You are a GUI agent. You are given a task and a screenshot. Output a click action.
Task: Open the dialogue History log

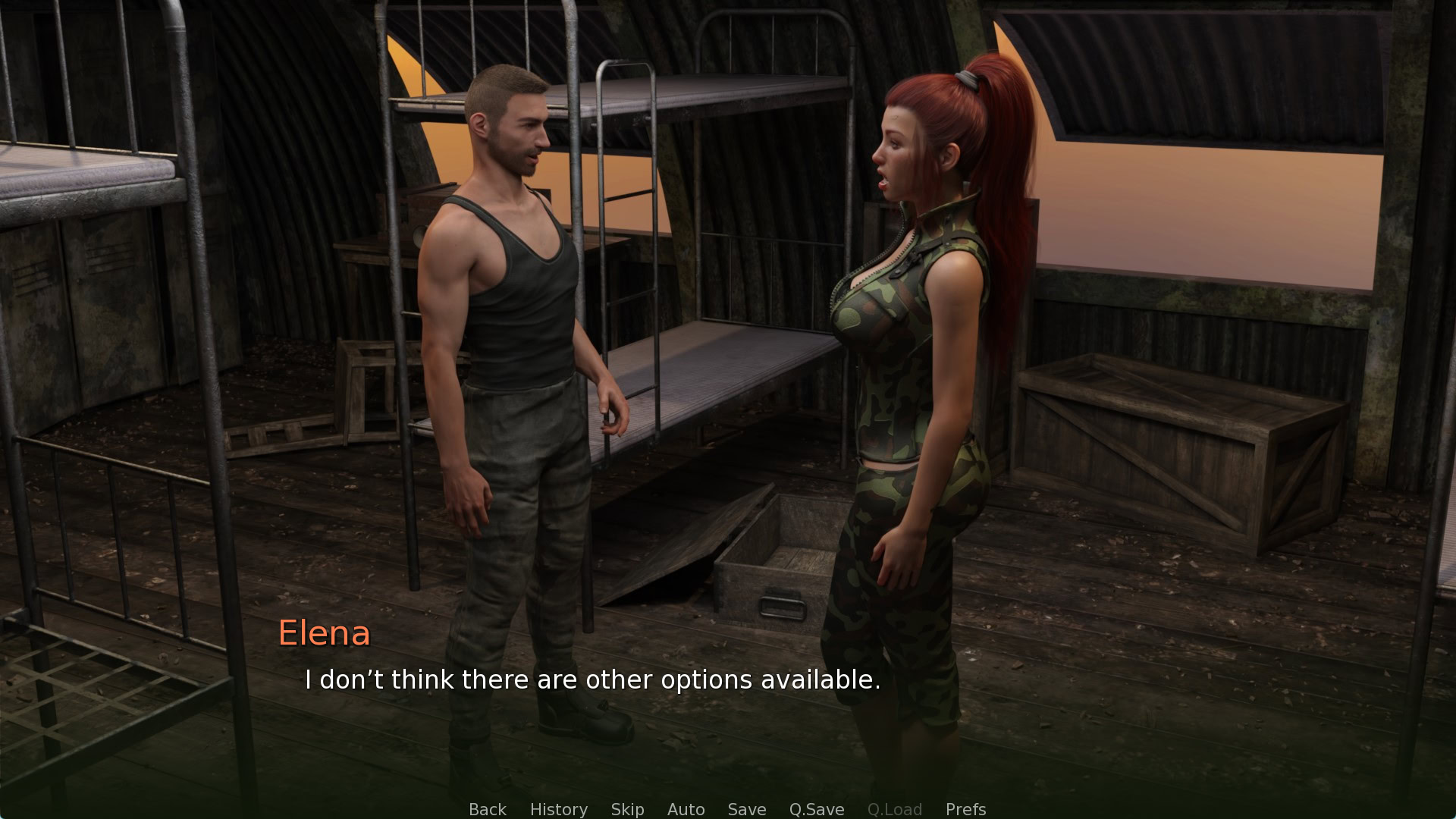558,809
